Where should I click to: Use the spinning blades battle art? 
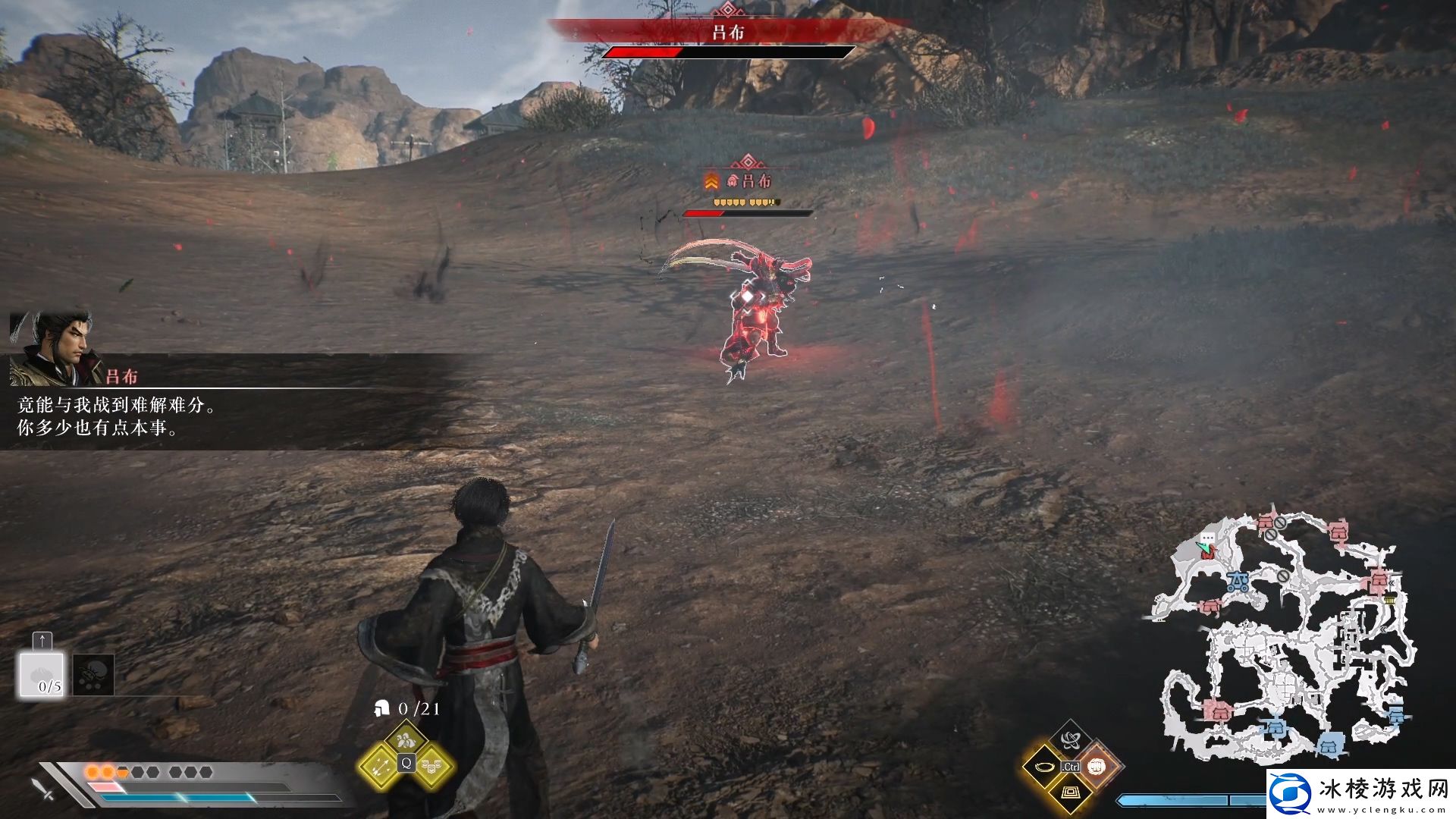1071,739
